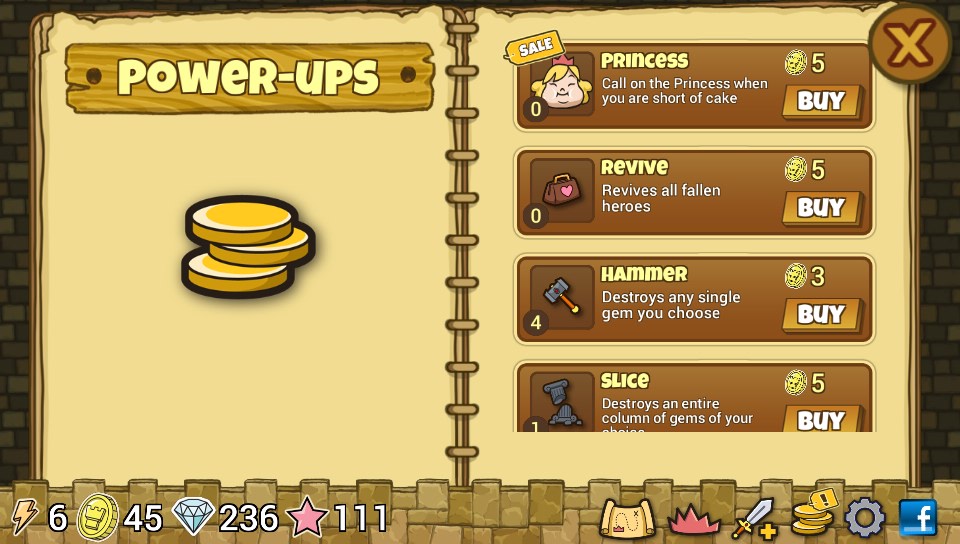Screen dimensions: 960x544
Task: Close the Power-Ups book
Action: 909,43
